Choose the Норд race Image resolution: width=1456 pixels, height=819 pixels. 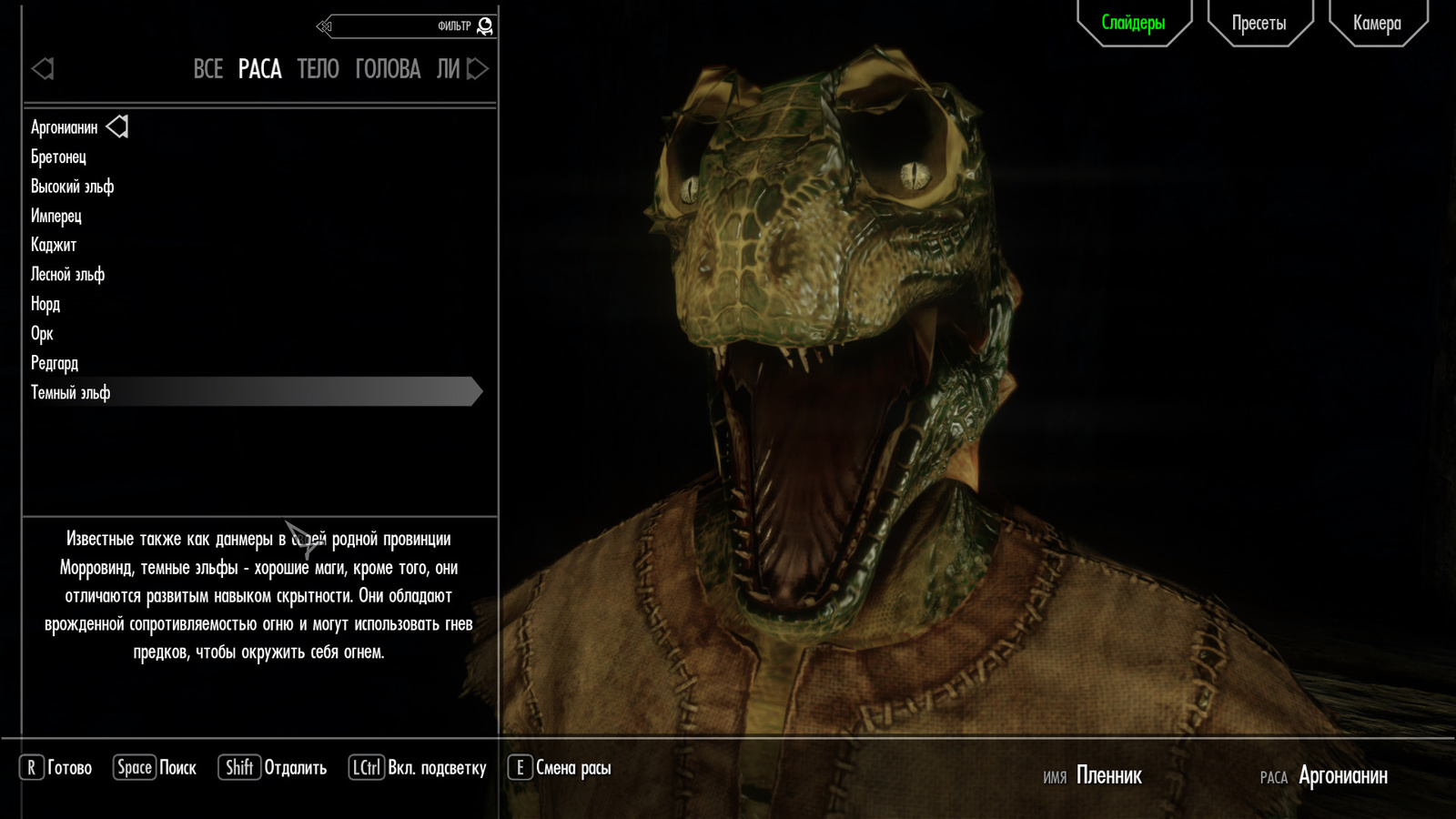45,304
